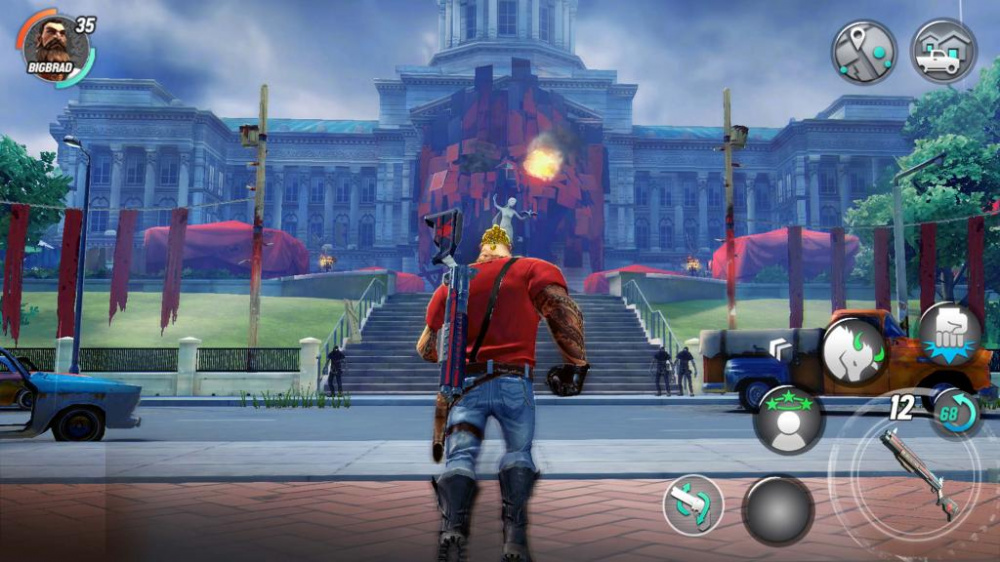Open the city map with location pin
The image size is (1000, 562).
pyautogui.click(x=864, y=51)
